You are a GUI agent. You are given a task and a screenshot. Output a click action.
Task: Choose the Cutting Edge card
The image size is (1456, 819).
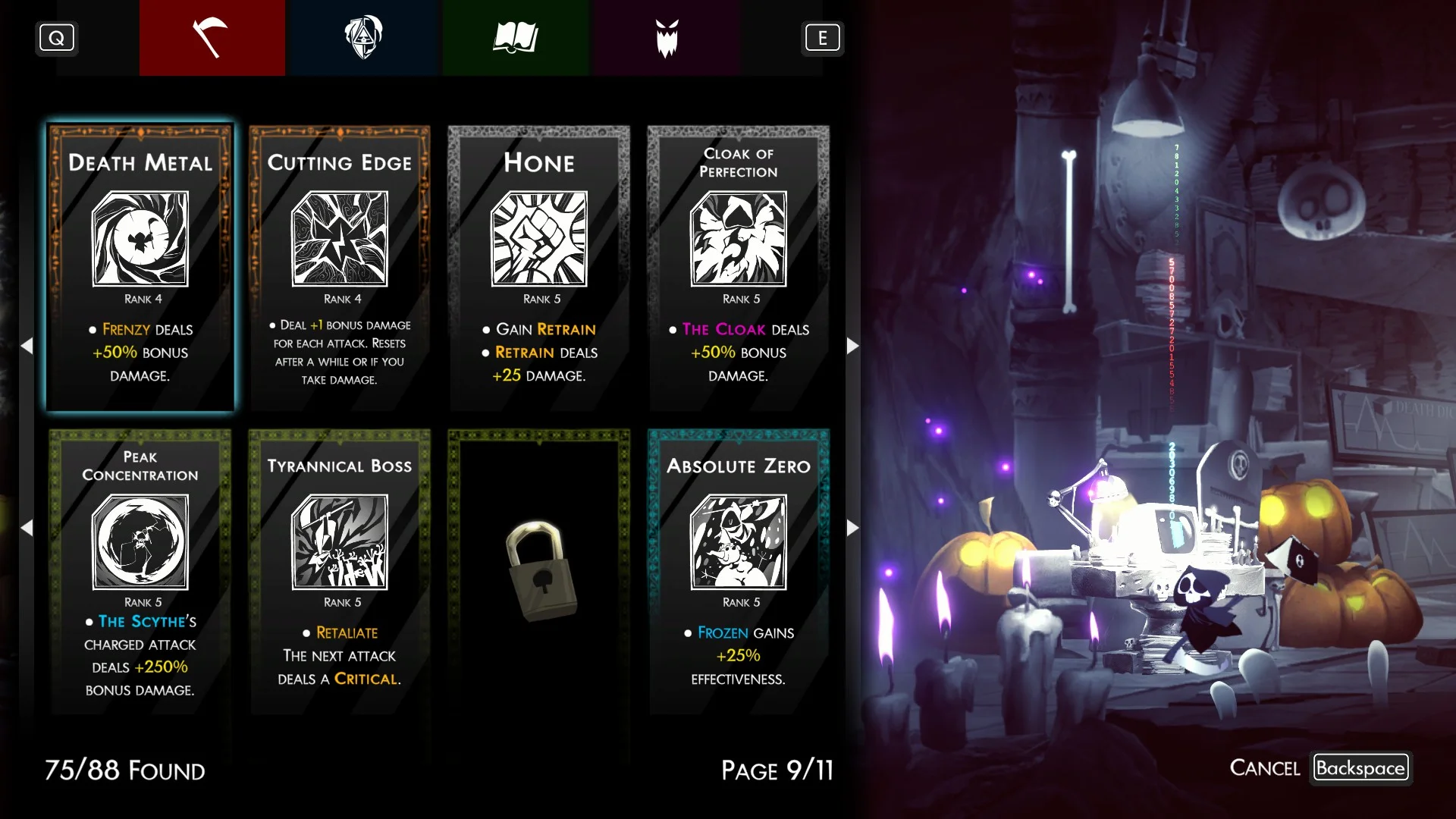point(340,268)
